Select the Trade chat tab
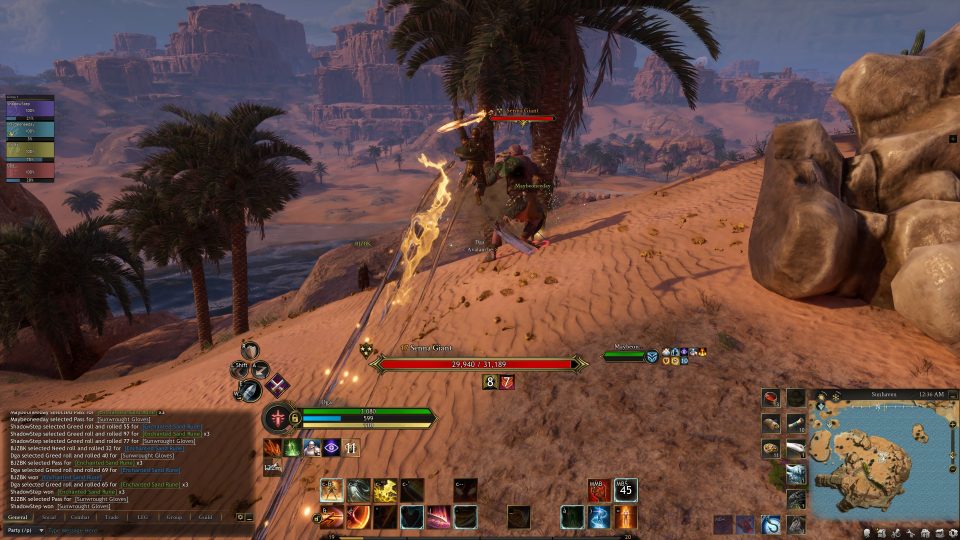960x540 pixels. click(x=111, y=517)
